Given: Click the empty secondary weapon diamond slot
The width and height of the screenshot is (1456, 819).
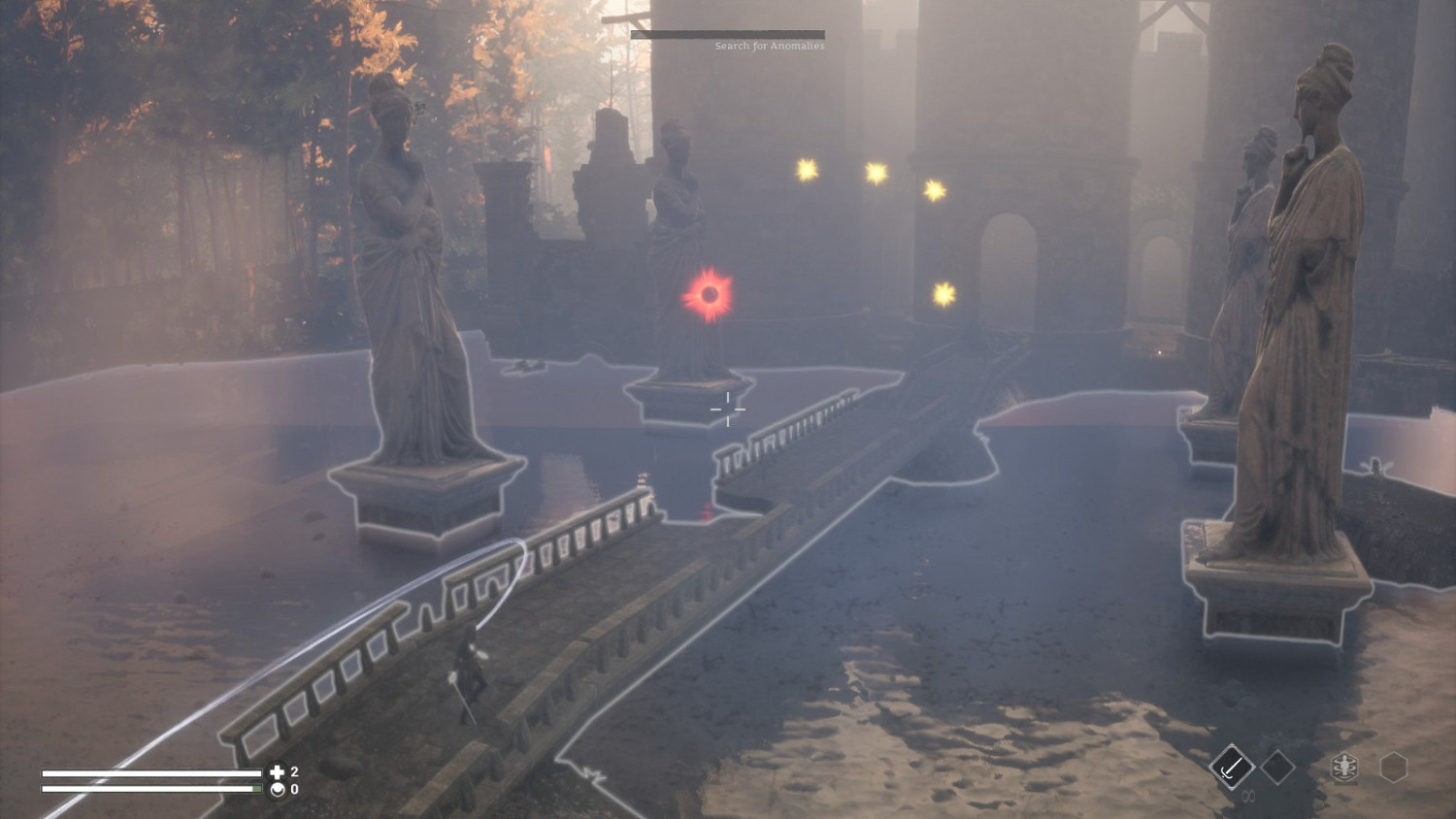Looking at the screenshot, I should [x=1276, y=767].
